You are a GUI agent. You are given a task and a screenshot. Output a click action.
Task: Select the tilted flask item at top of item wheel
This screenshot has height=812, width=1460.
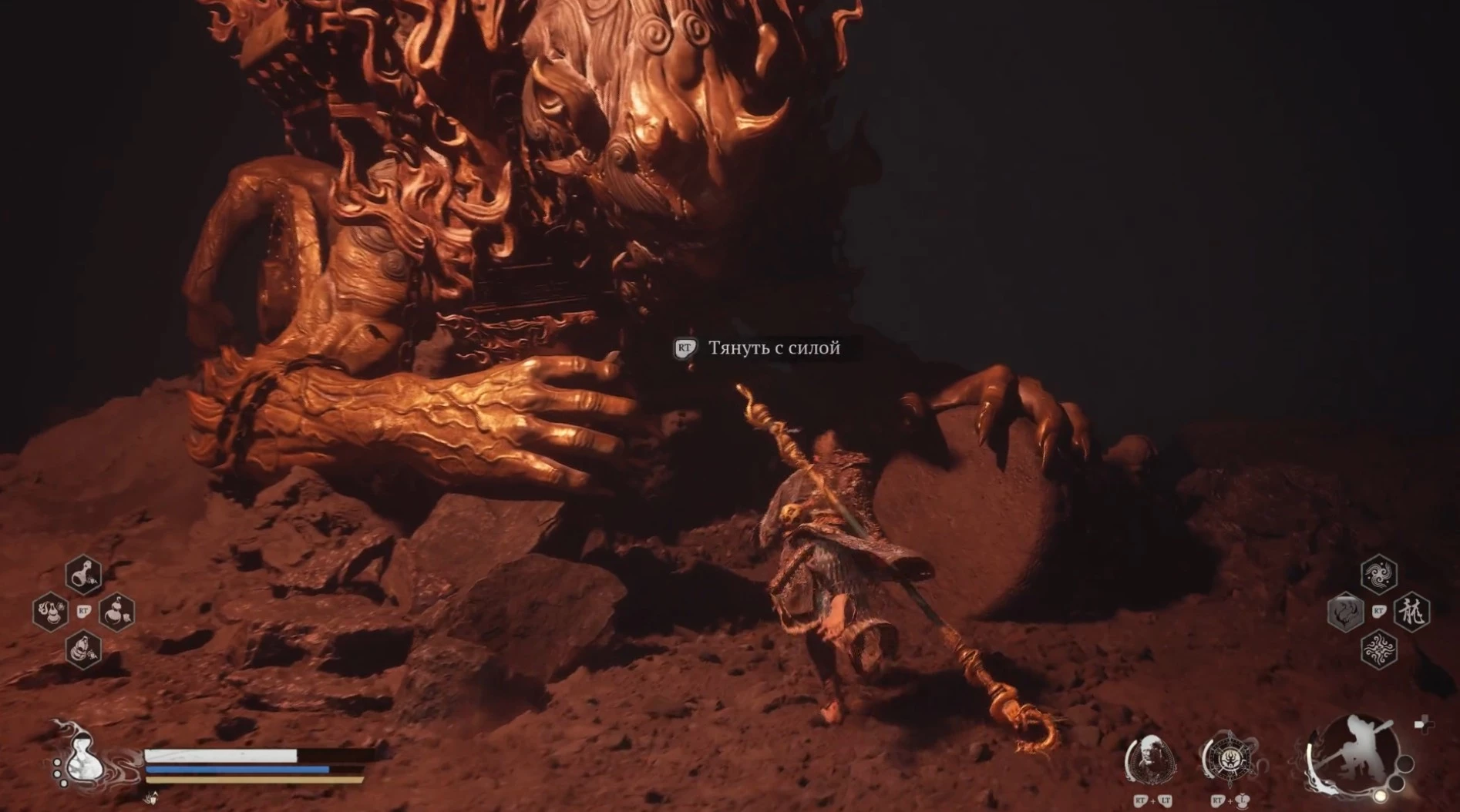83,575
